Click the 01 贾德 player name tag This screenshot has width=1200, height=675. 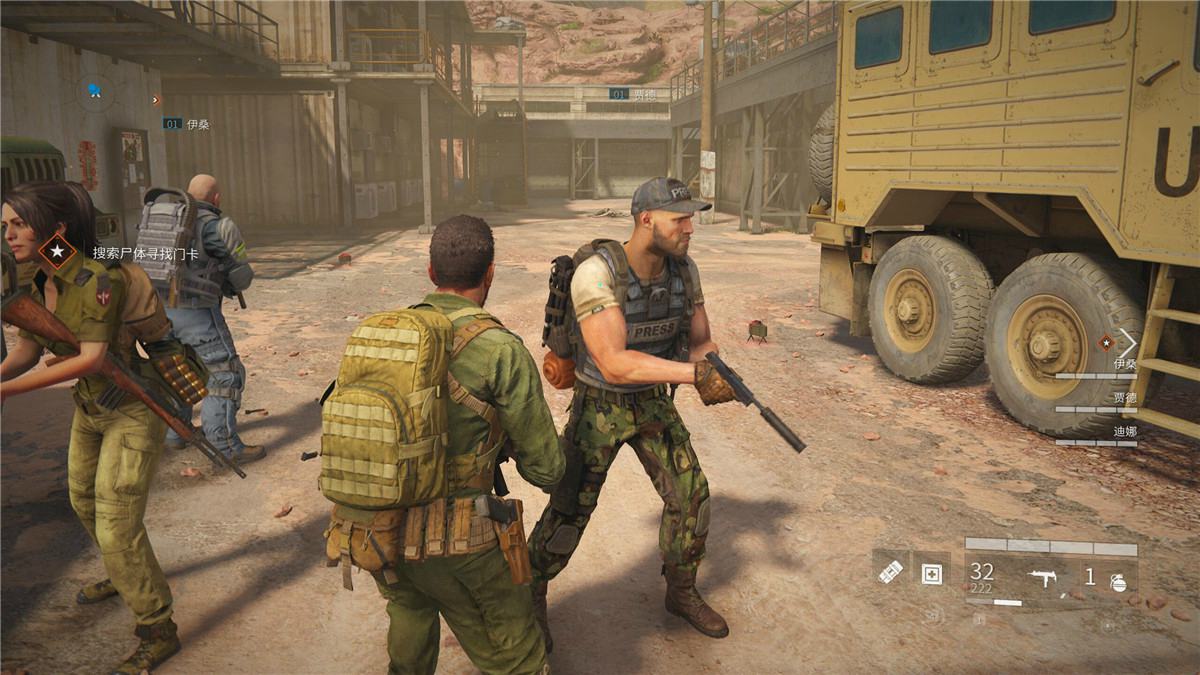tap(634, 94)
